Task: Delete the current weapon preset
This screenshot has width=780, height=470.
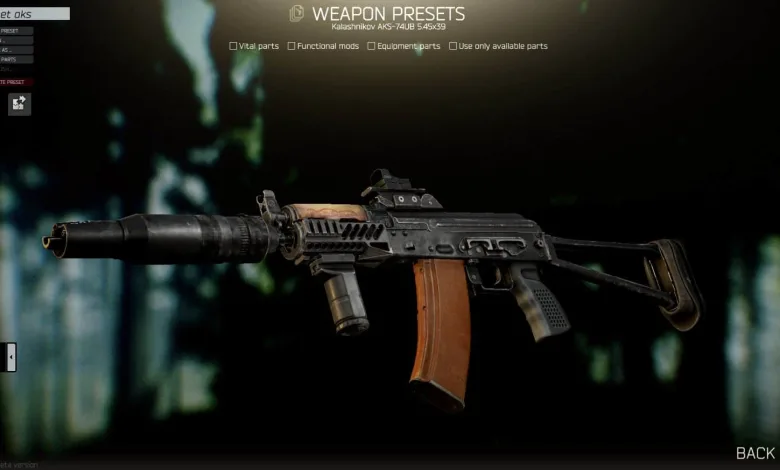Action: [x=16, y=82]
